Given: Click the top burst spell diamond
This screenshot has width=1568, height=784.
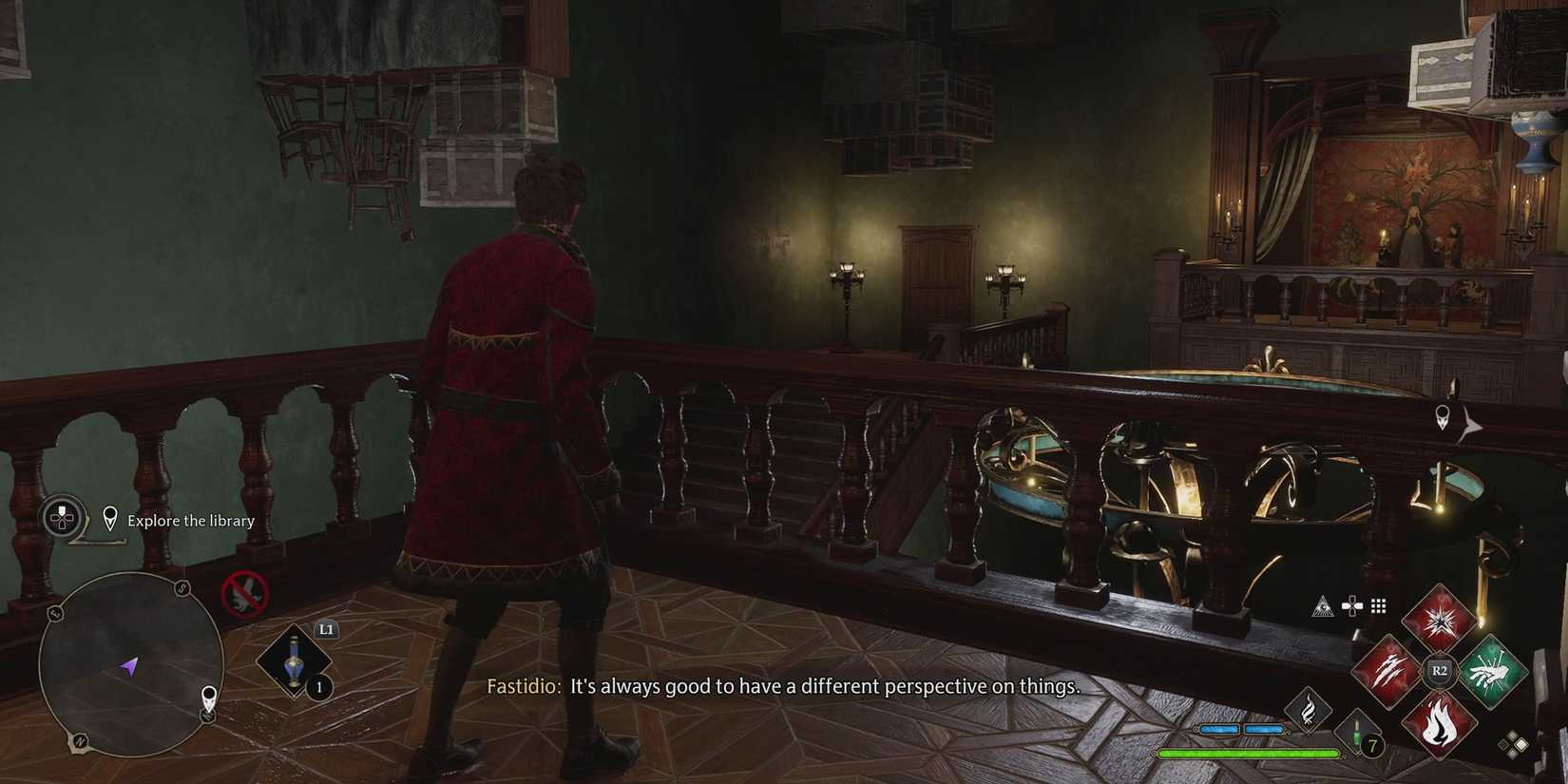Looking at the screenshot, I should (1440, 621).
